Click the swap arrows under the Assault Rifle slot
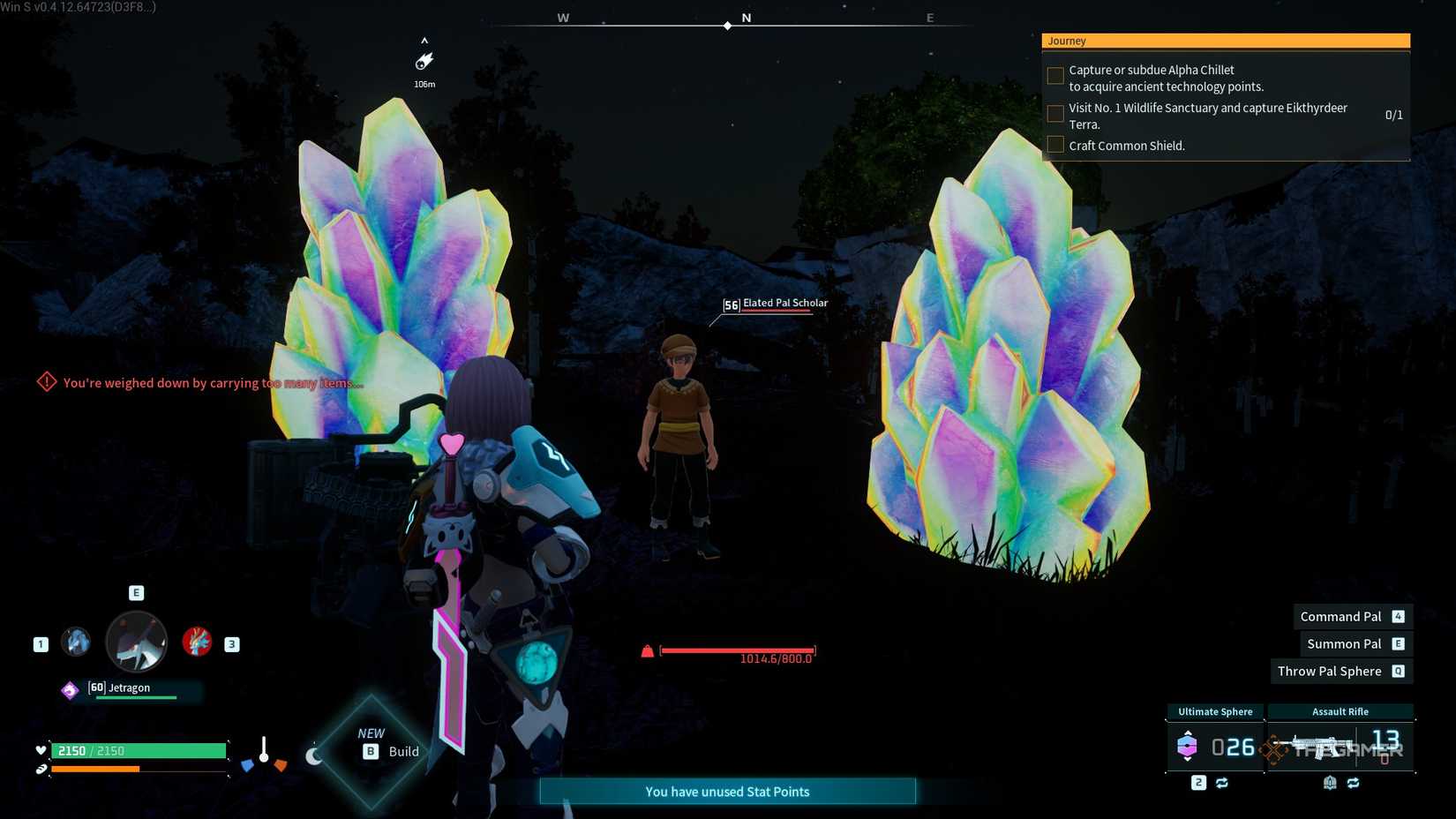Screen dimensions: 1456x819 pyautogui.click(x=1354, y=783)
